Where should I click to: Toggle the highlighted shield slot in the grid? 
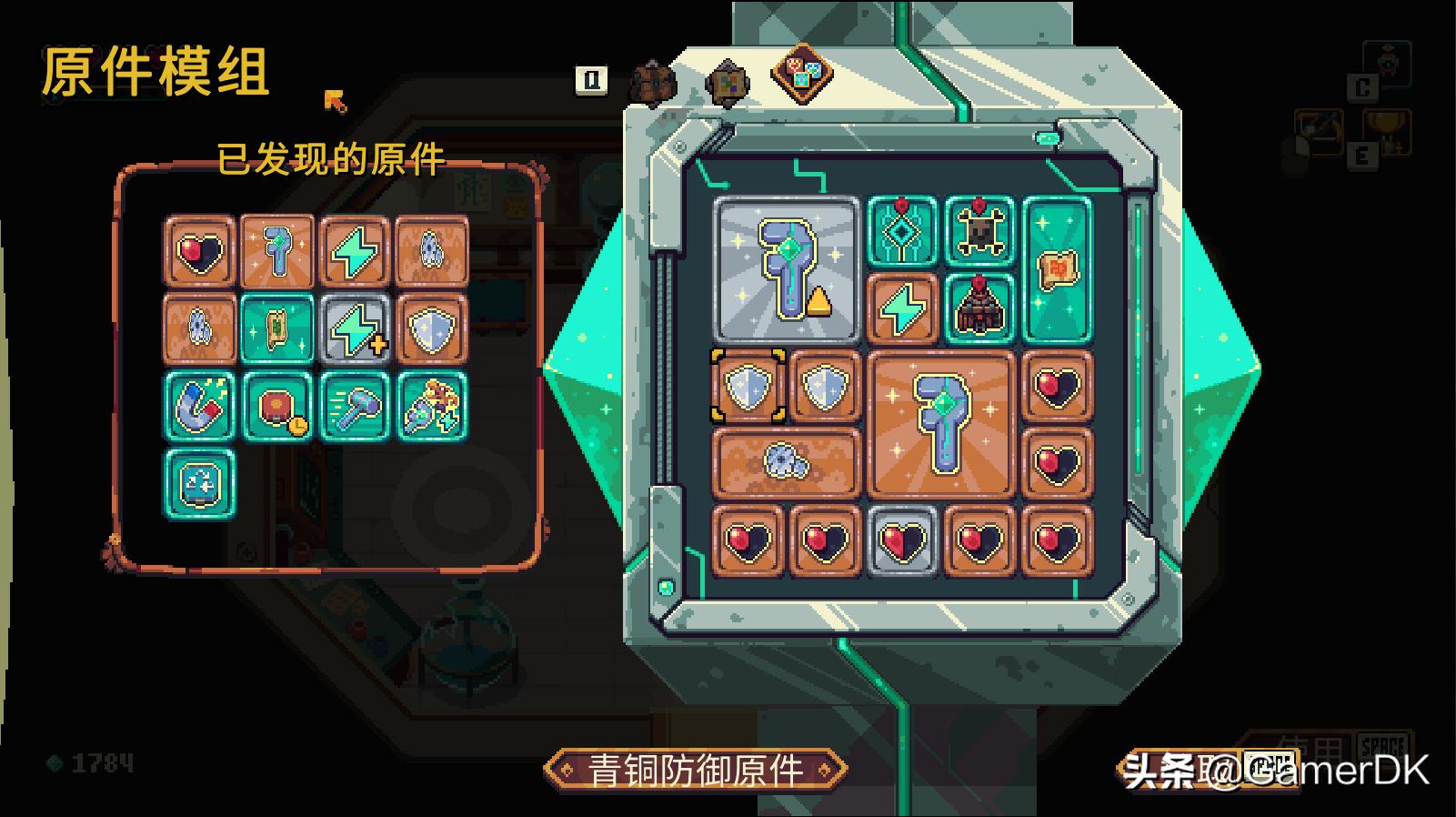tap(748, 386)
